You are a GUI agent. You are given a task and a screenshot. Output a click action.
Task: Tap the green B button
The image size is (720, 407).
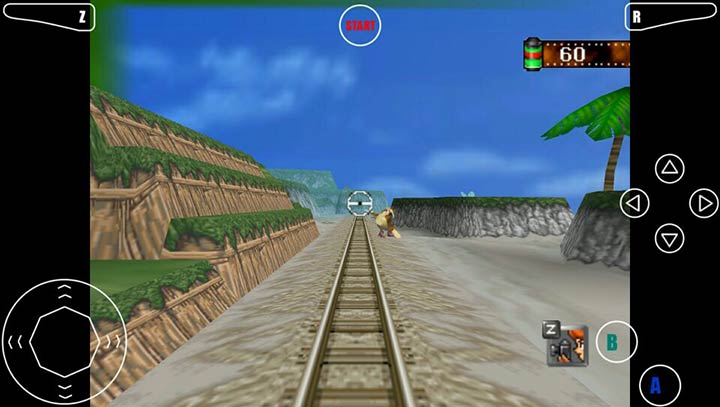[x=616, y=342]
